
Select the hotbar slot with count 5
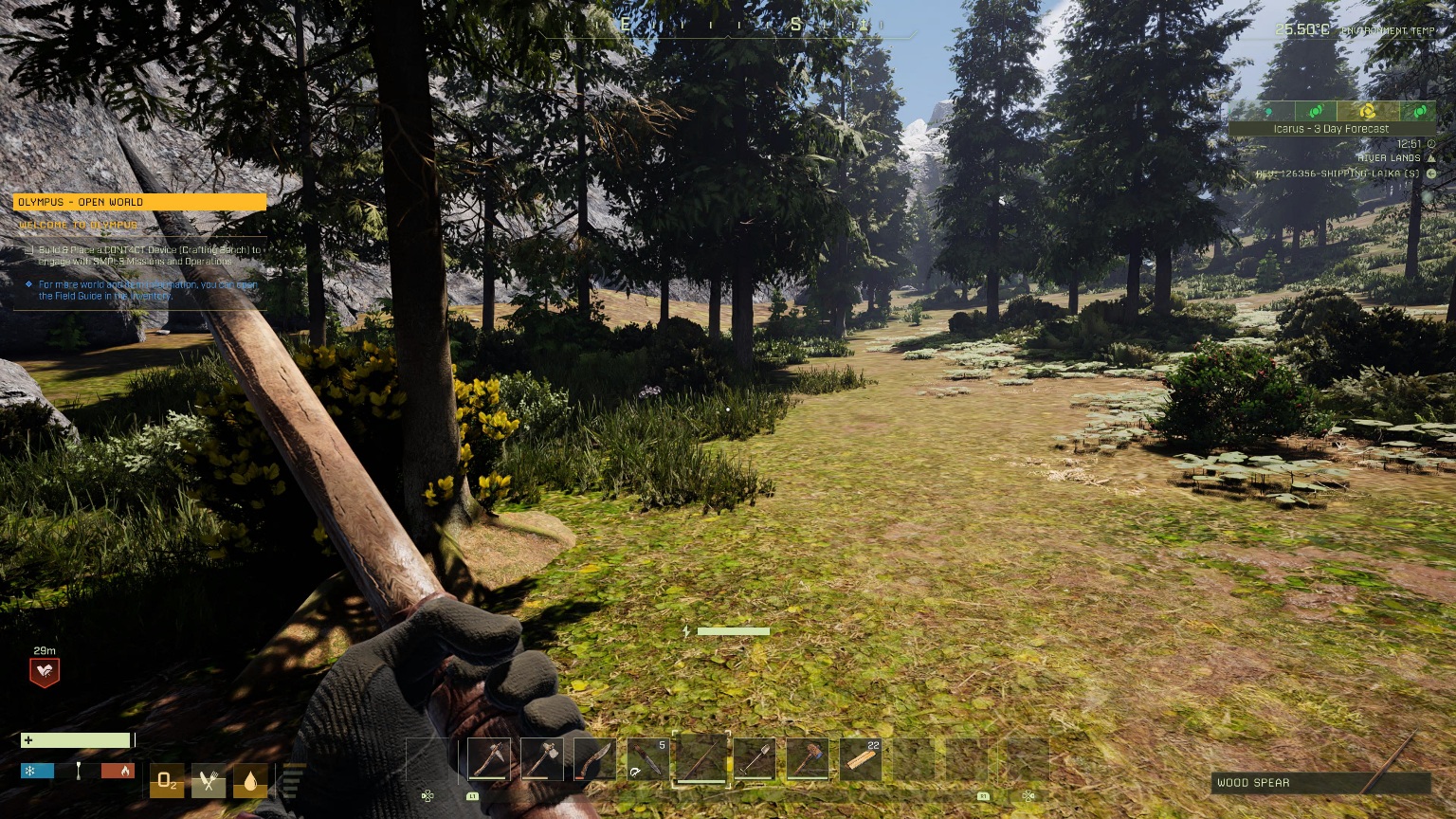(648, 759)
